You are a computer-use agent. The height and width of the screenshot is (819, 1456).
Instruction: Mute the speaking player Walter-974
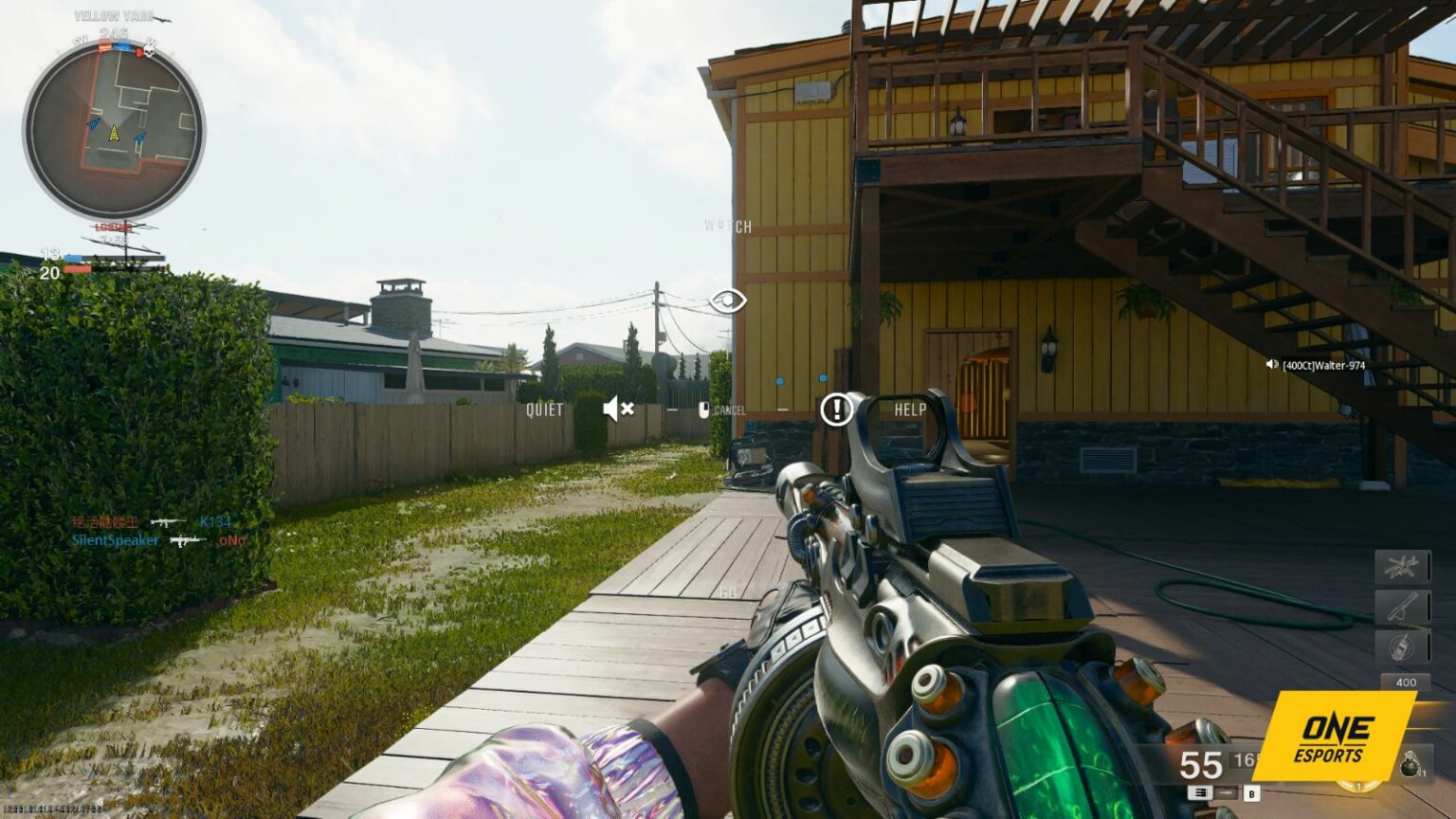(x=1272, y=363)
